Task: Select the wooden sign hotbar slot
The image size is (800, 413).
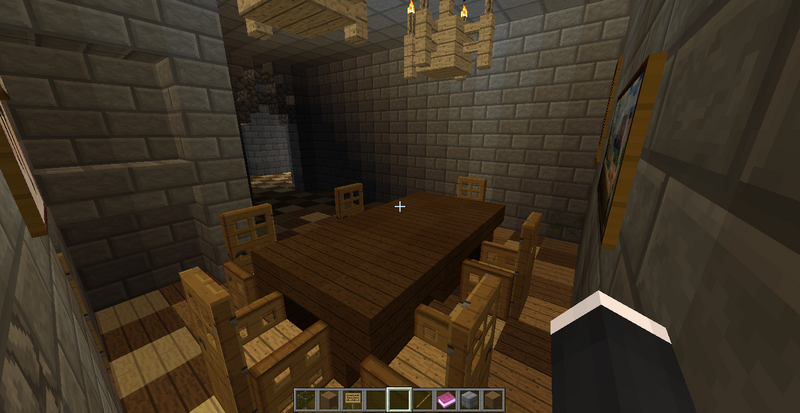Action: click(352, 400)
